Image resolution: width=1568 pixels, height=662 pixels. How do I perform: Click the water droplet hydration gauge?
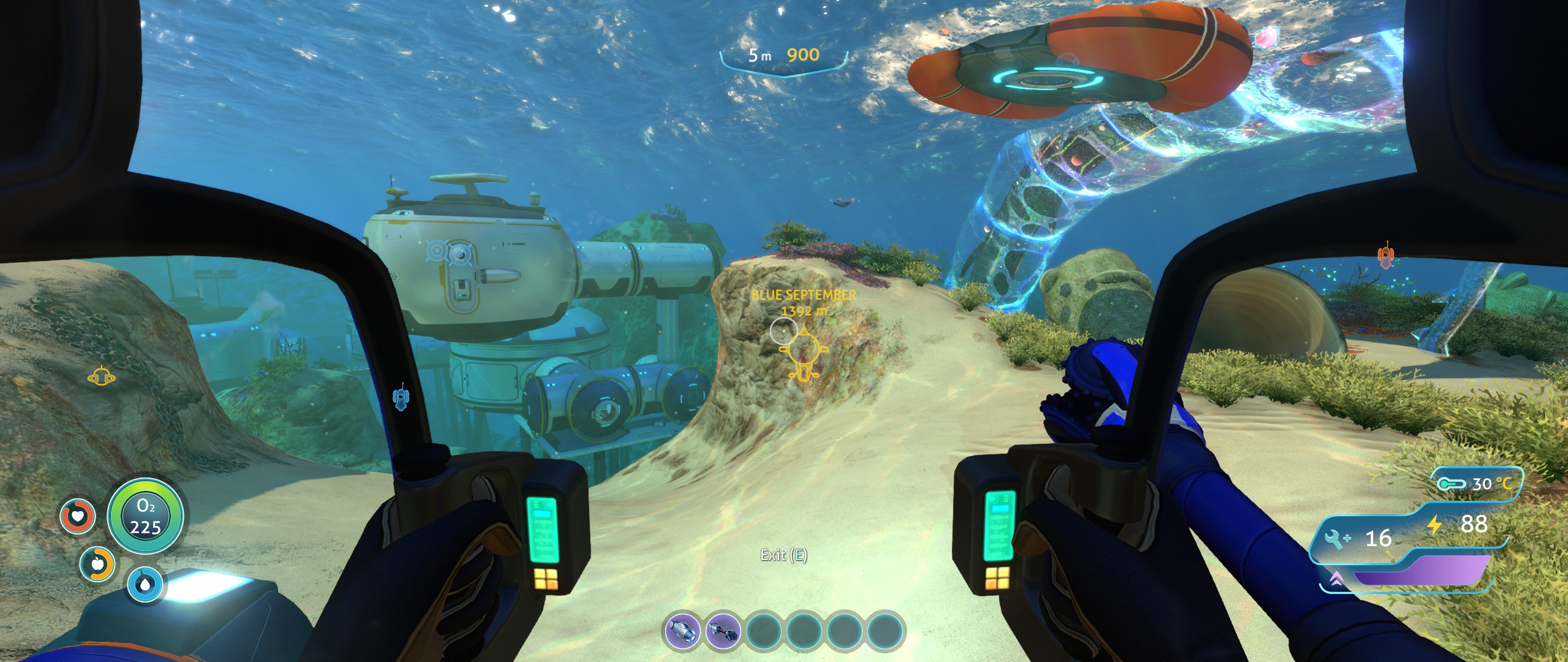(146, 584)
